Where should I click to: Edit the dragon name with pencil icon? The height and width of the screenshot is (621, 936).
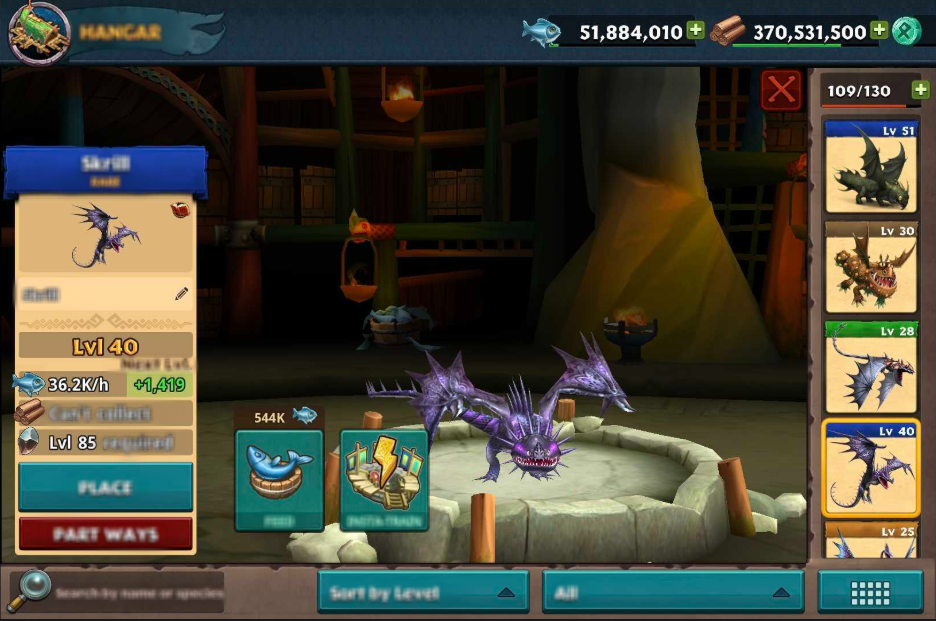click(x=181, y=294)
